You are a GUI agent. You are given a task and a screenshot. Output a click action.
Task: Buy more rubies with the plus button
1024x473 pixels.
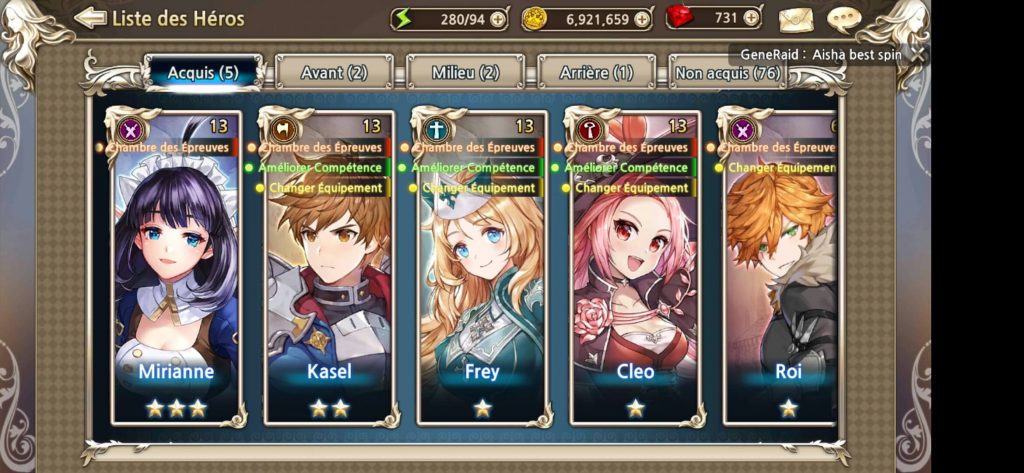click(x=750, y=19)
